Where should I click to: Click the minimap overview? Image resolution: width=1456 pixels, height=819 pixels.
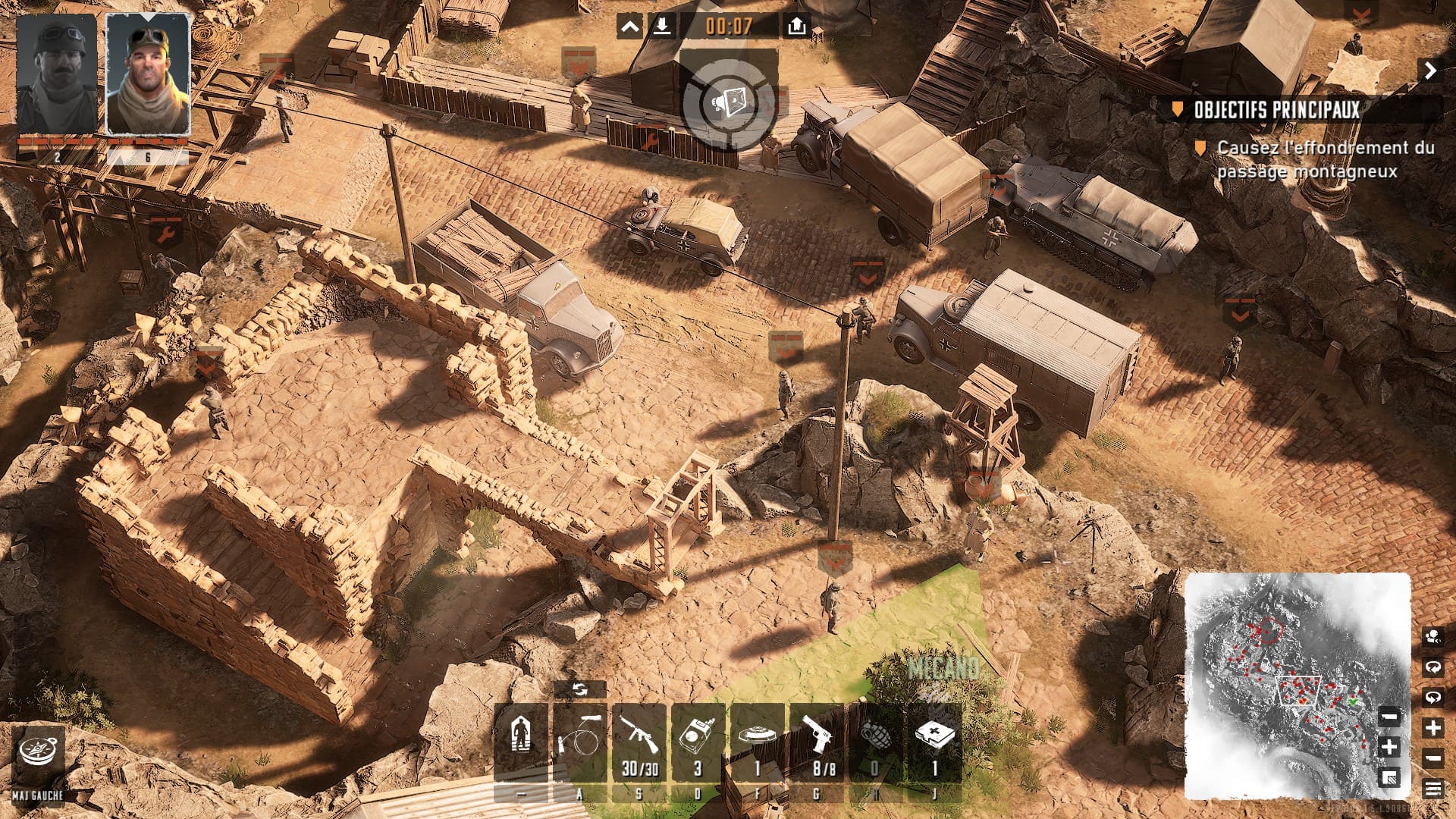pos(1298,686)
